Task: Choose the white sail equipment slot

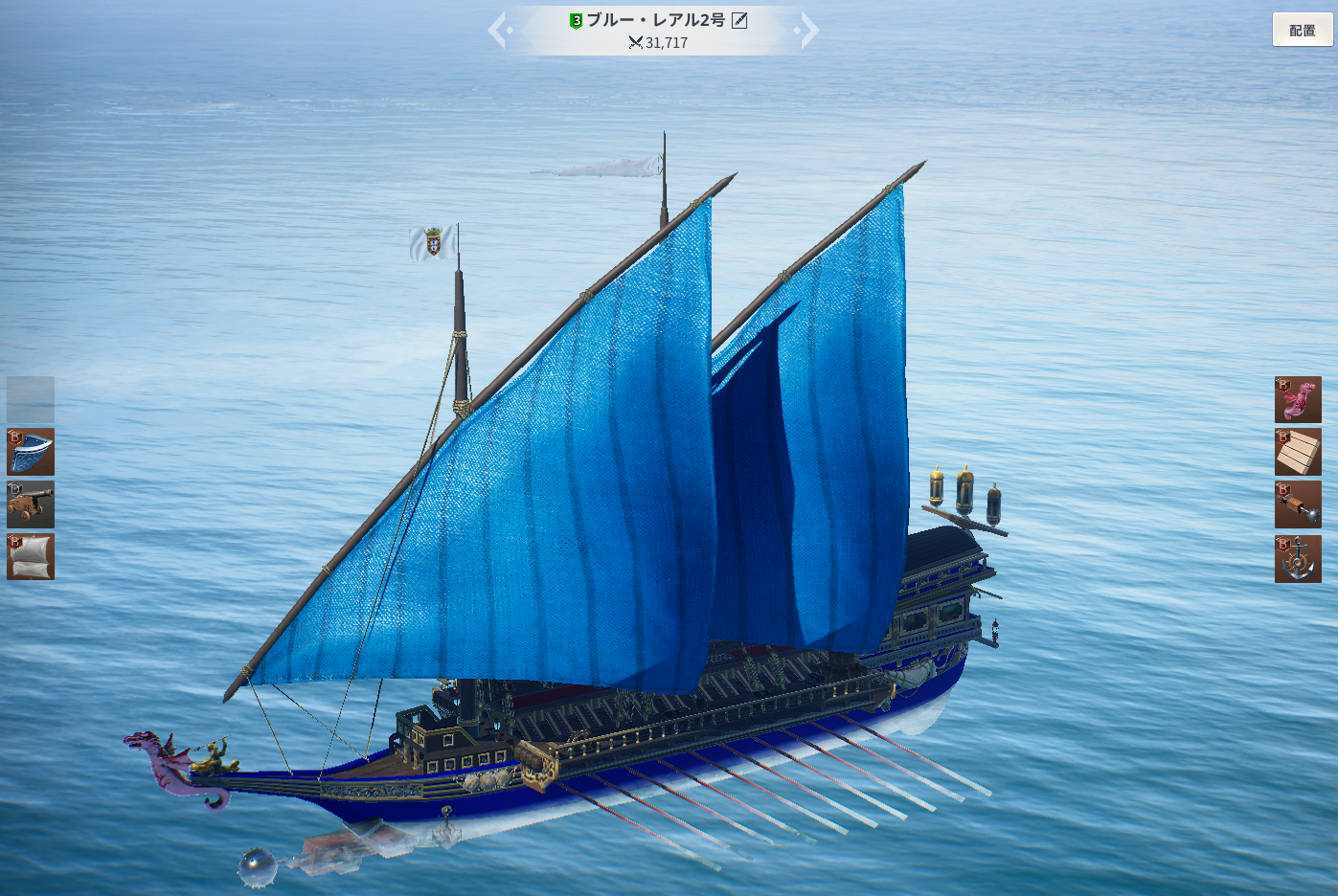Action: coord(31,556)
